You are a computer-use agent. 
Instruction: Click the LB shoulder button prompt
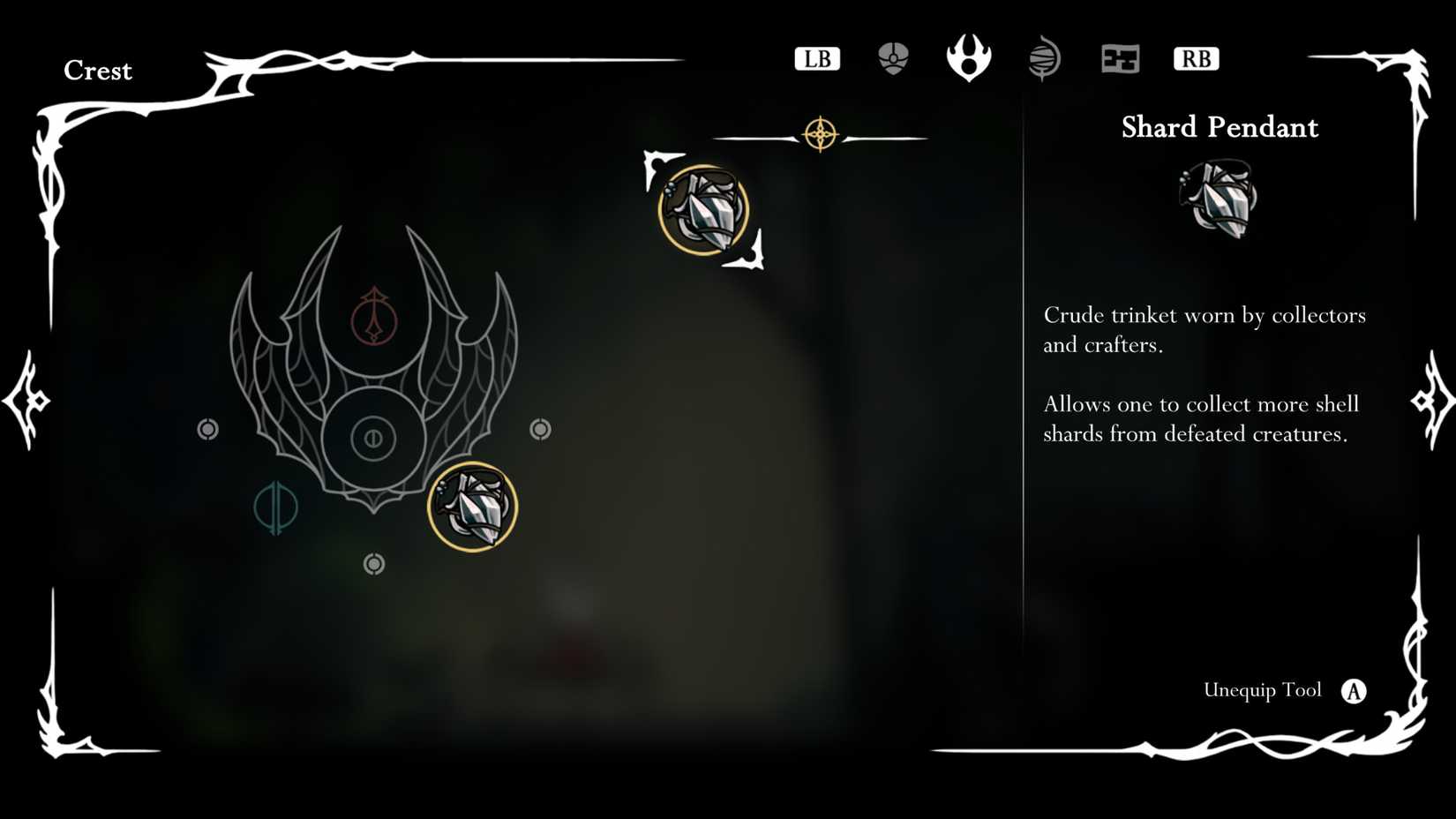[816, 58]
